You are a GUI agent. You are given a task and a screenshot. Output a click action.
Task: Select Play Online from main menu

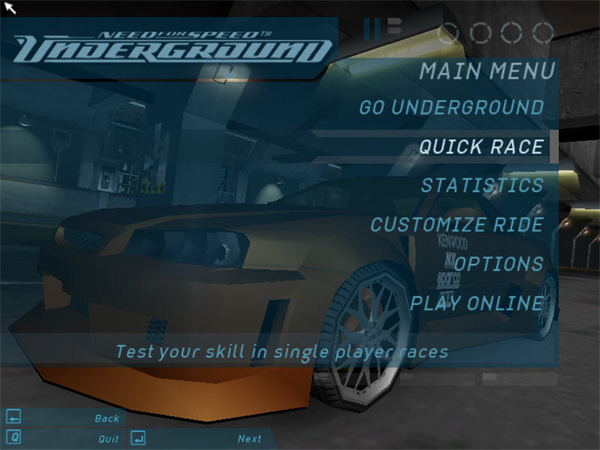(477, 303)
